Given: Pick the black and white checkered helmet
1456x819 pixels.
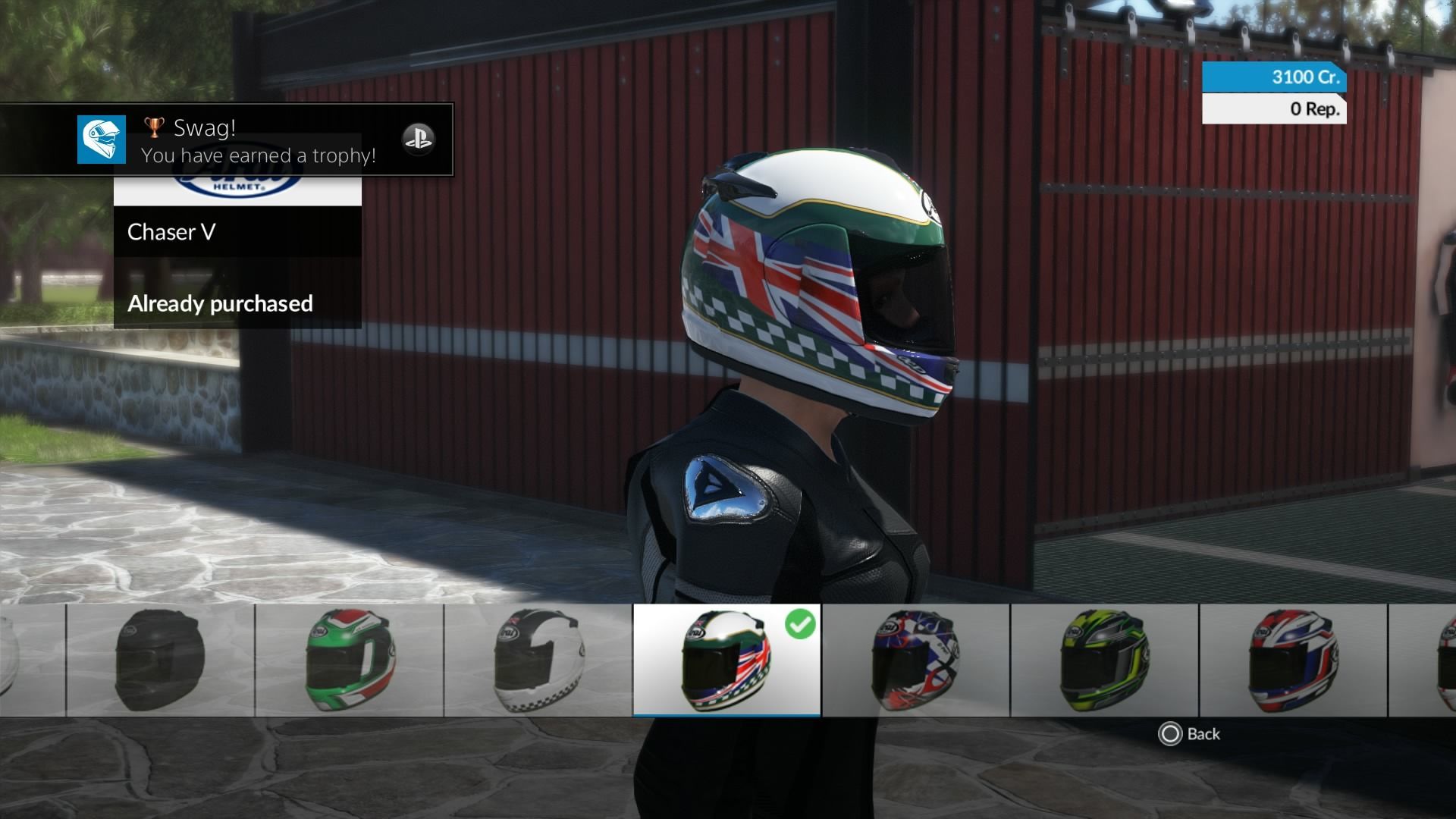Looking at the screenshot, I should click(x=538, y=660).
